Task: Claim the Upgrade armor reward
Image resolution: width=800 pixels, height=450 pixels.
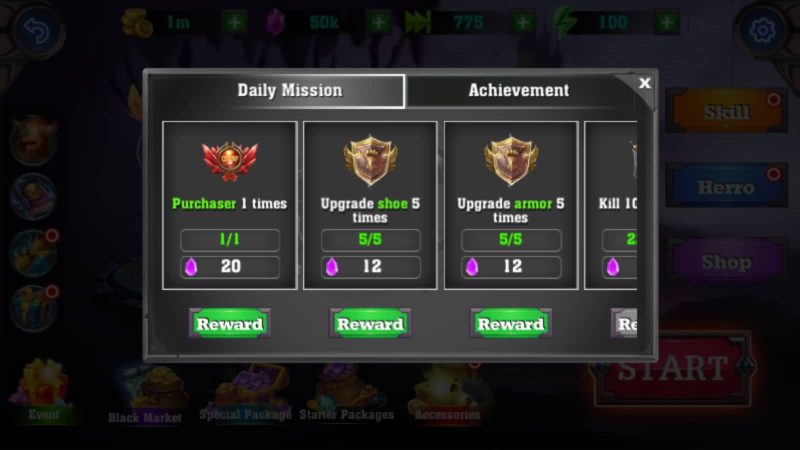Action: pyautogui.click(x=510, y=324)
